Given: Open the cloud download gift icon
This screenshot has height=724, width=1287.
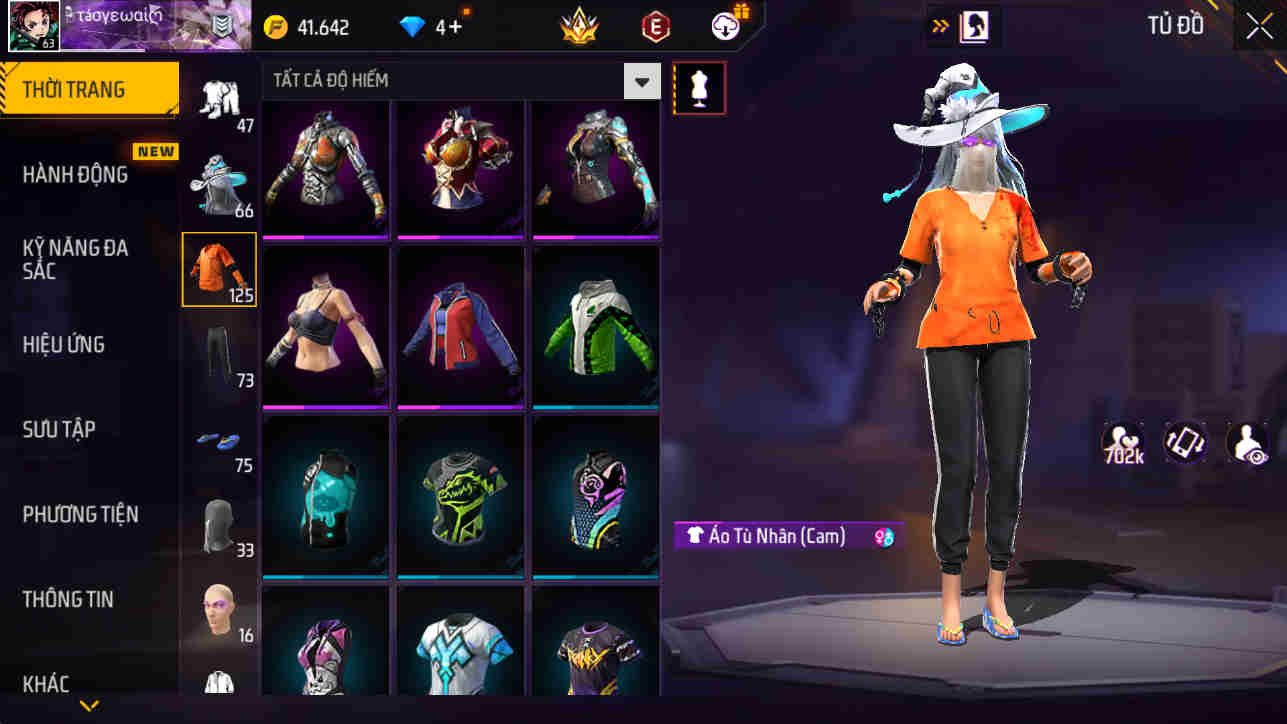Looking at the screenshot, I should [x=723, y=26].
